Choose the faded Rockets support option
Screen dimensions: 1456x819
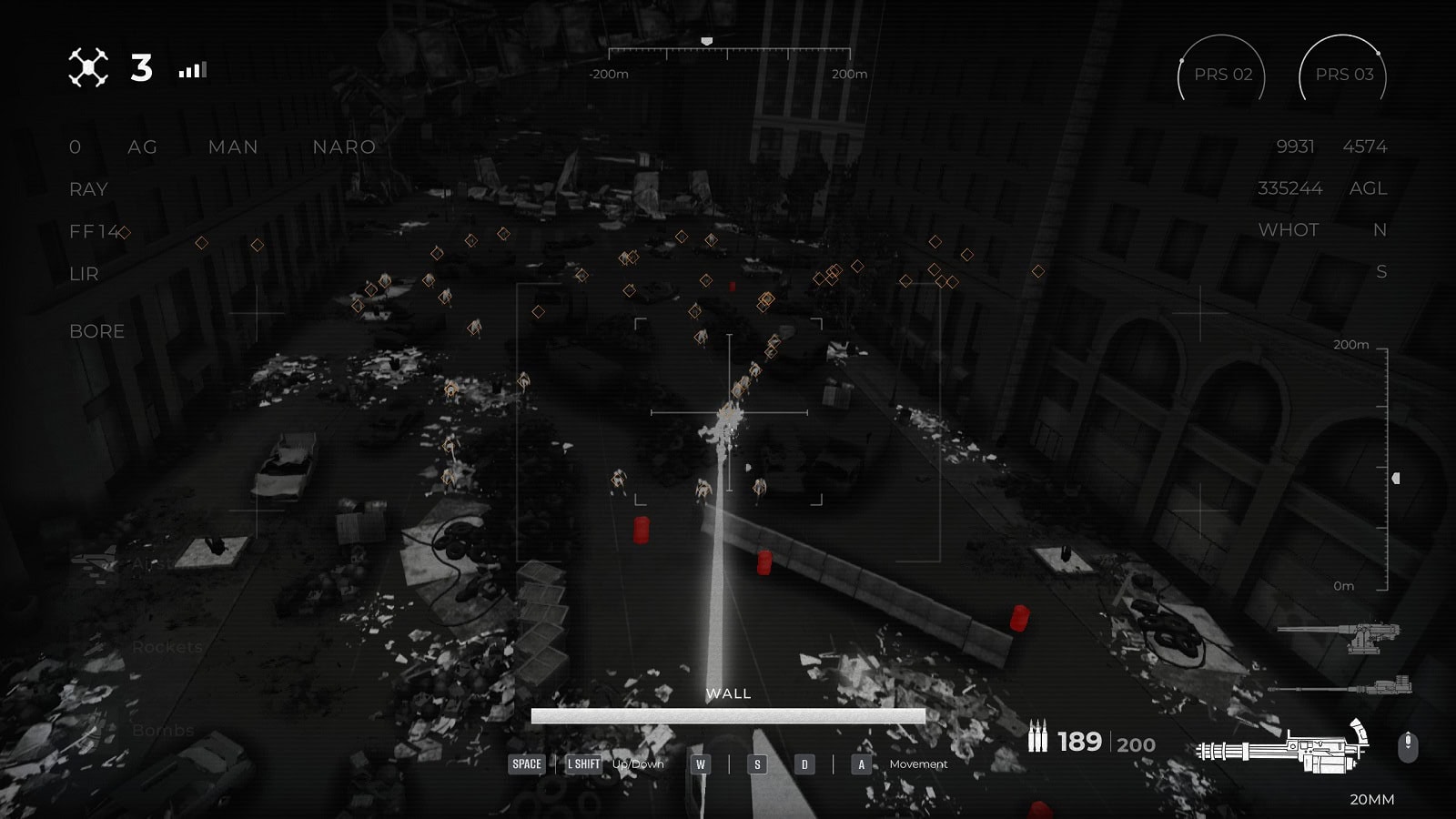pyautogui.click(x=167, y=647)
